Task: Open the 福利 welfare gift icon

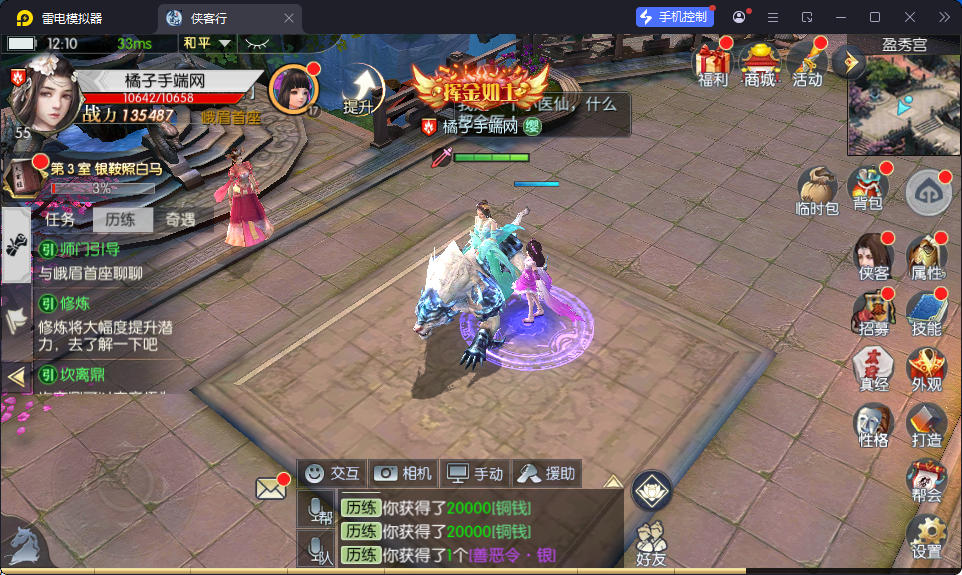Action: (x=713, y=63)
